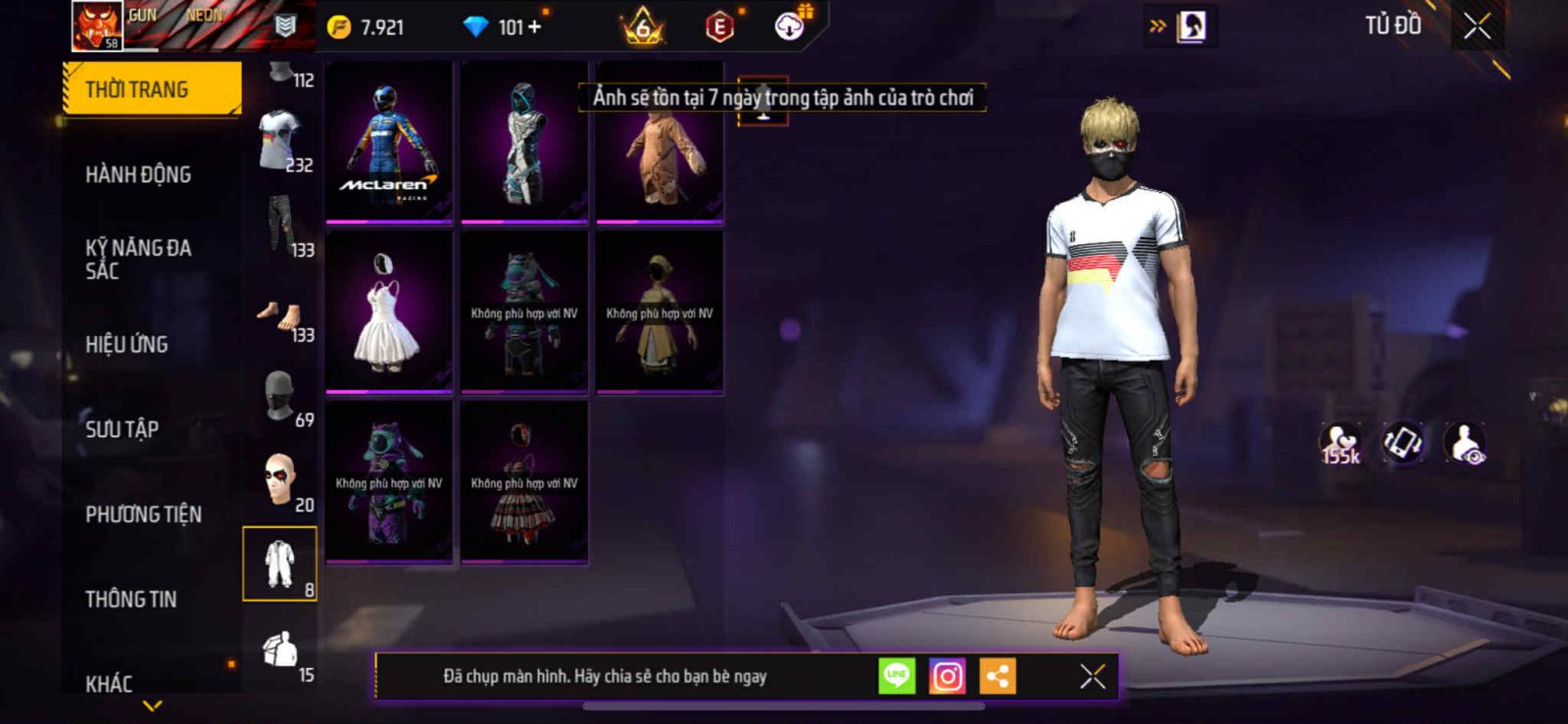Select the grey face mask category
Image resolution: width=1568 pixels, height=724 pixels.
click(279, 397)
